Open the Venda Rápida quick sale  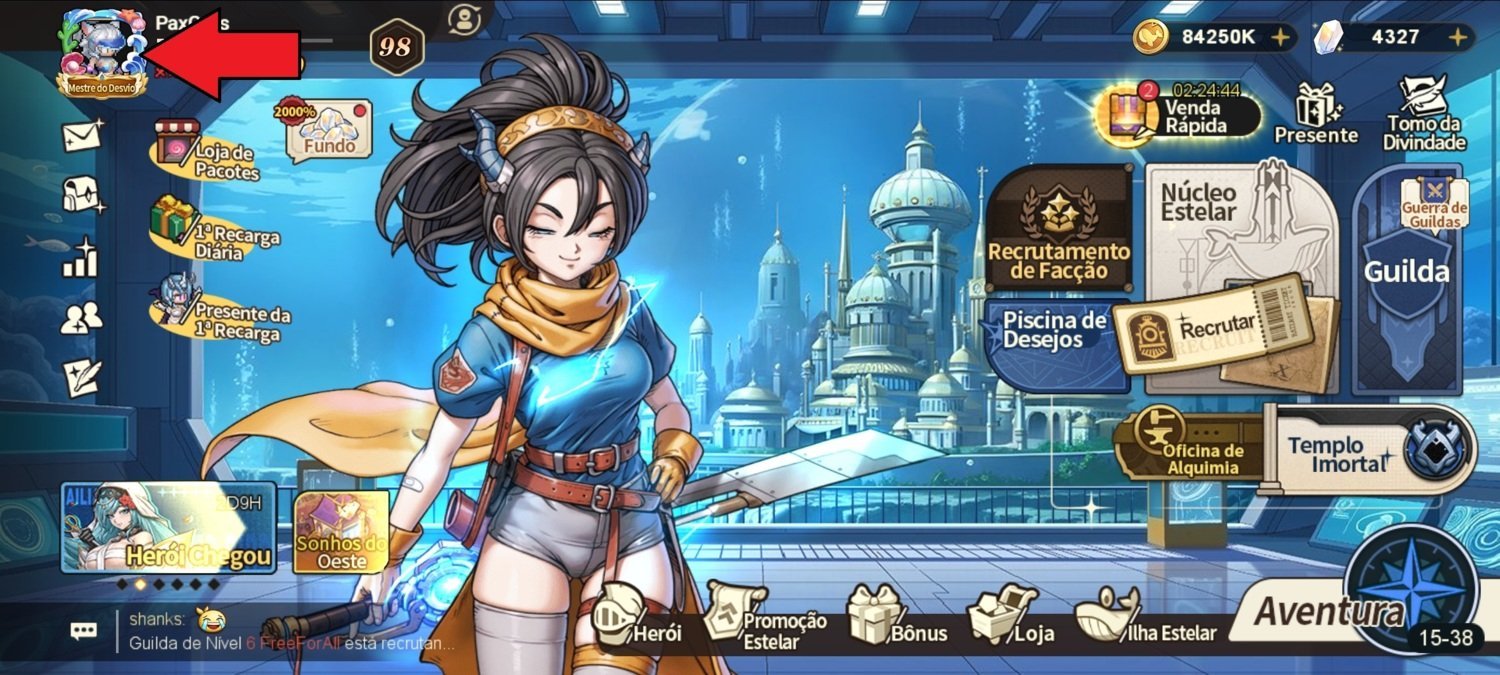click(1182, 113)
